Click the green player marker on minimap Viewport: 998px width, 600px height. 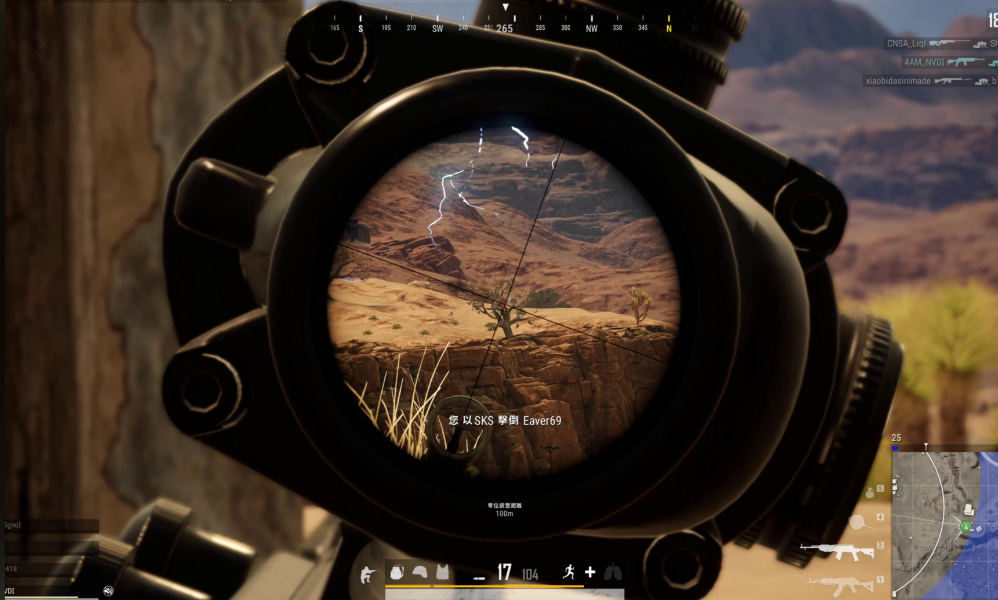coord(967,526)
